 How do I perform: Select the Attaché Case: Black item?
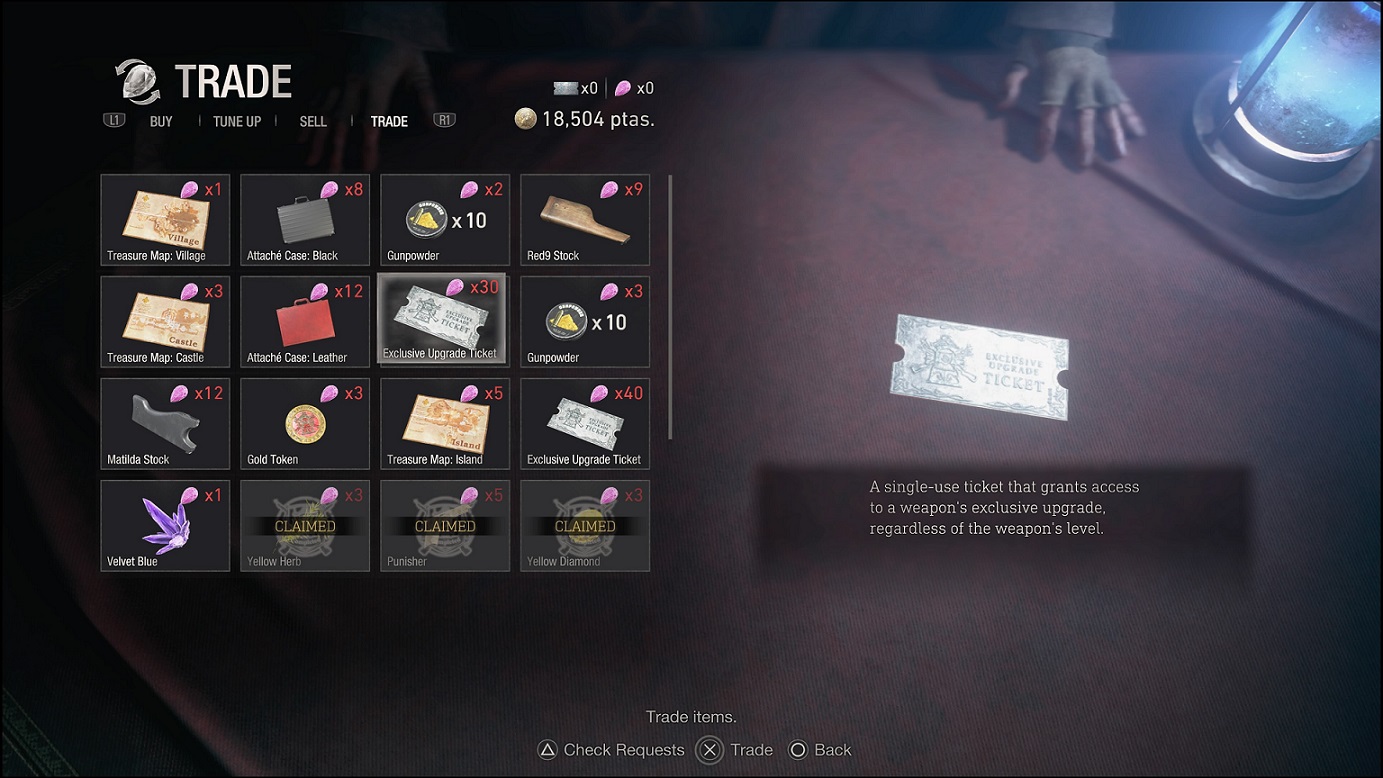tap(304, 219)
